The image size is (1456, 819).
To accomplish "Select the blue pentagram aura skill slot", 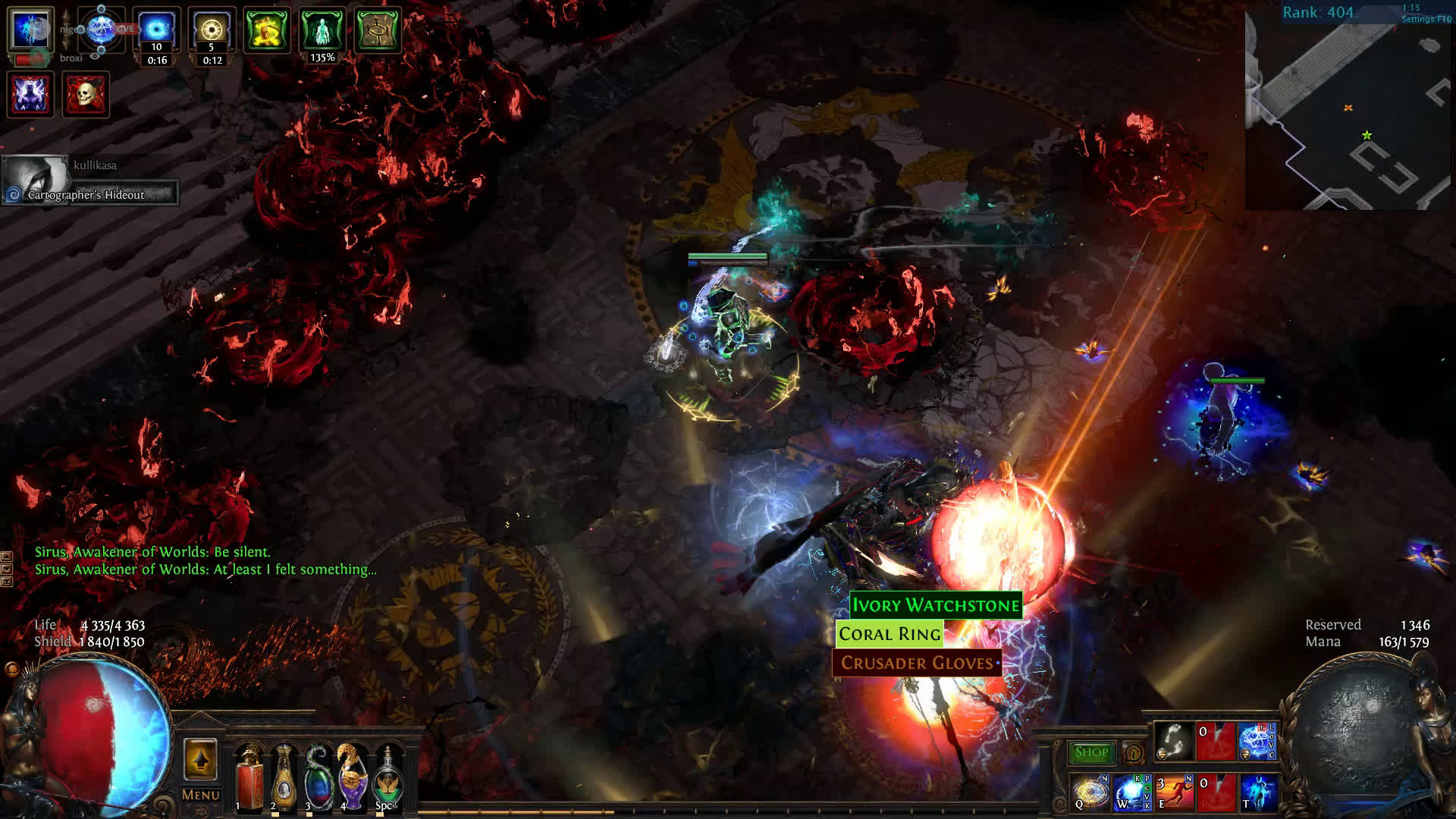I will point(1256,742).
